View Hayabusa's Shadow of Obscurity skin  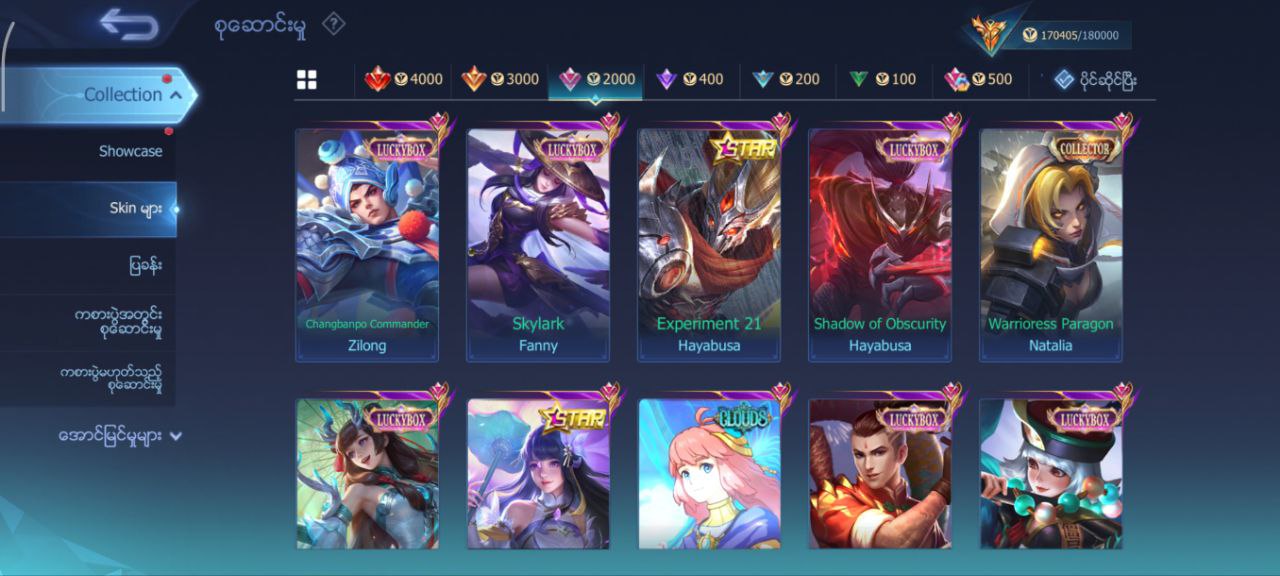[880, 245]
